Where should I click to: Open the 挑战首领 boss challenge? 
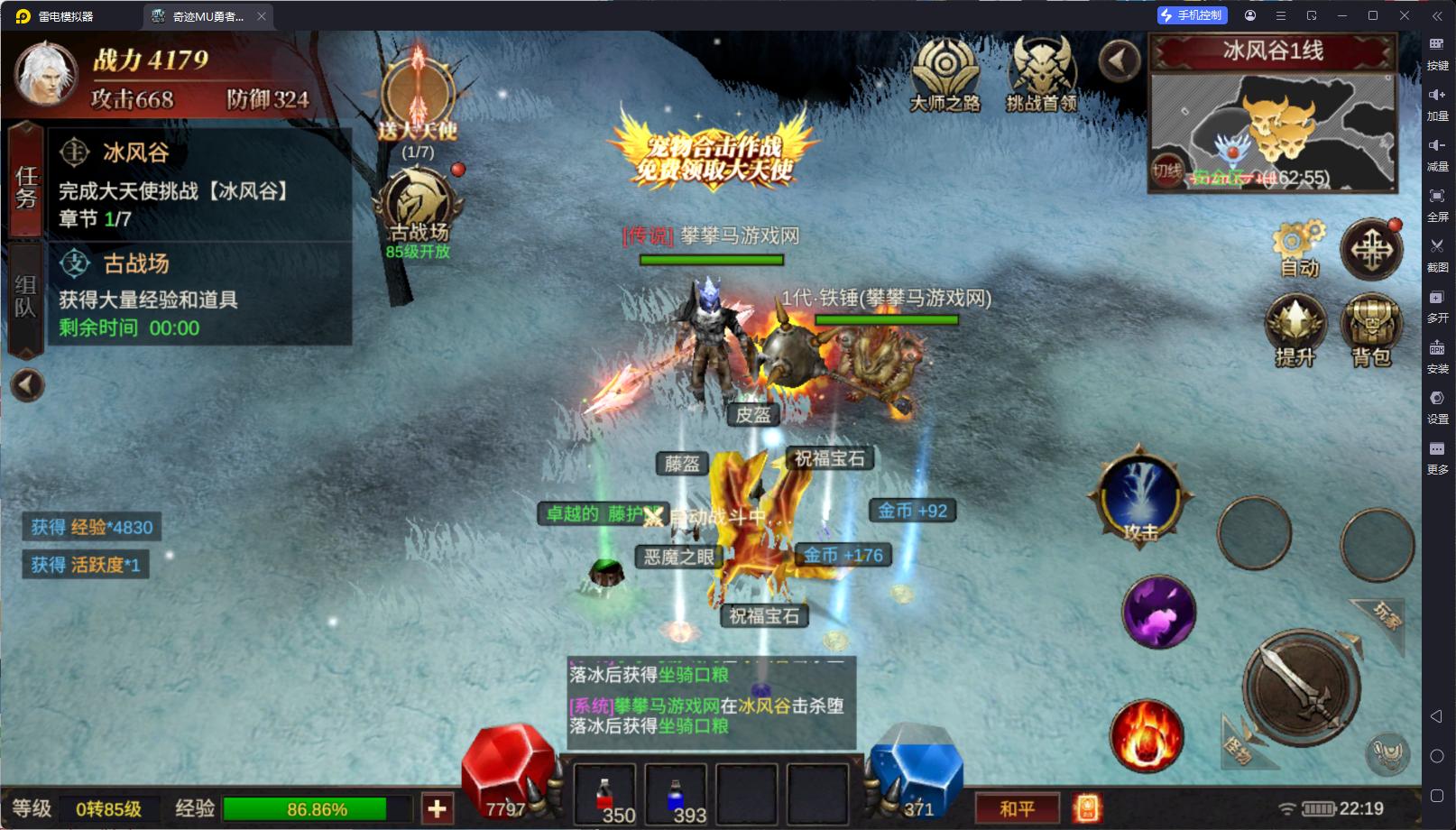click(1041, 74)
